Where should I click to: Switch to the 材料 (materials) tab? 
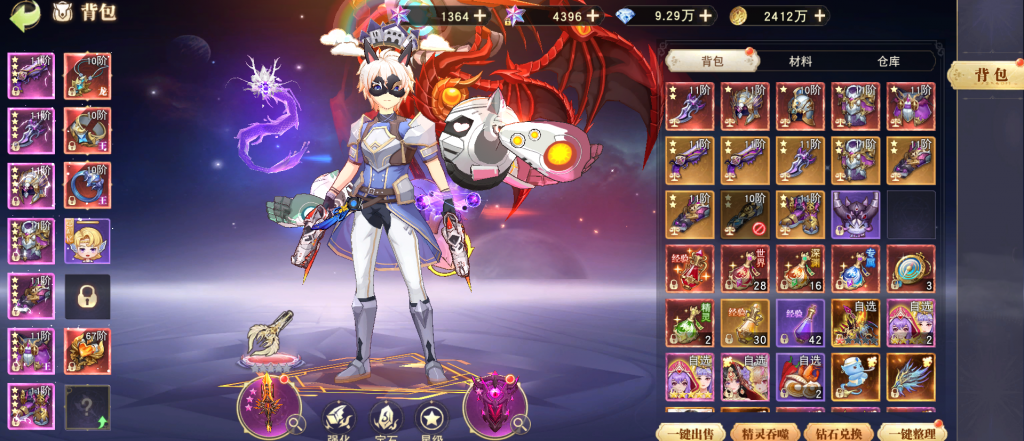pos(799,62)
